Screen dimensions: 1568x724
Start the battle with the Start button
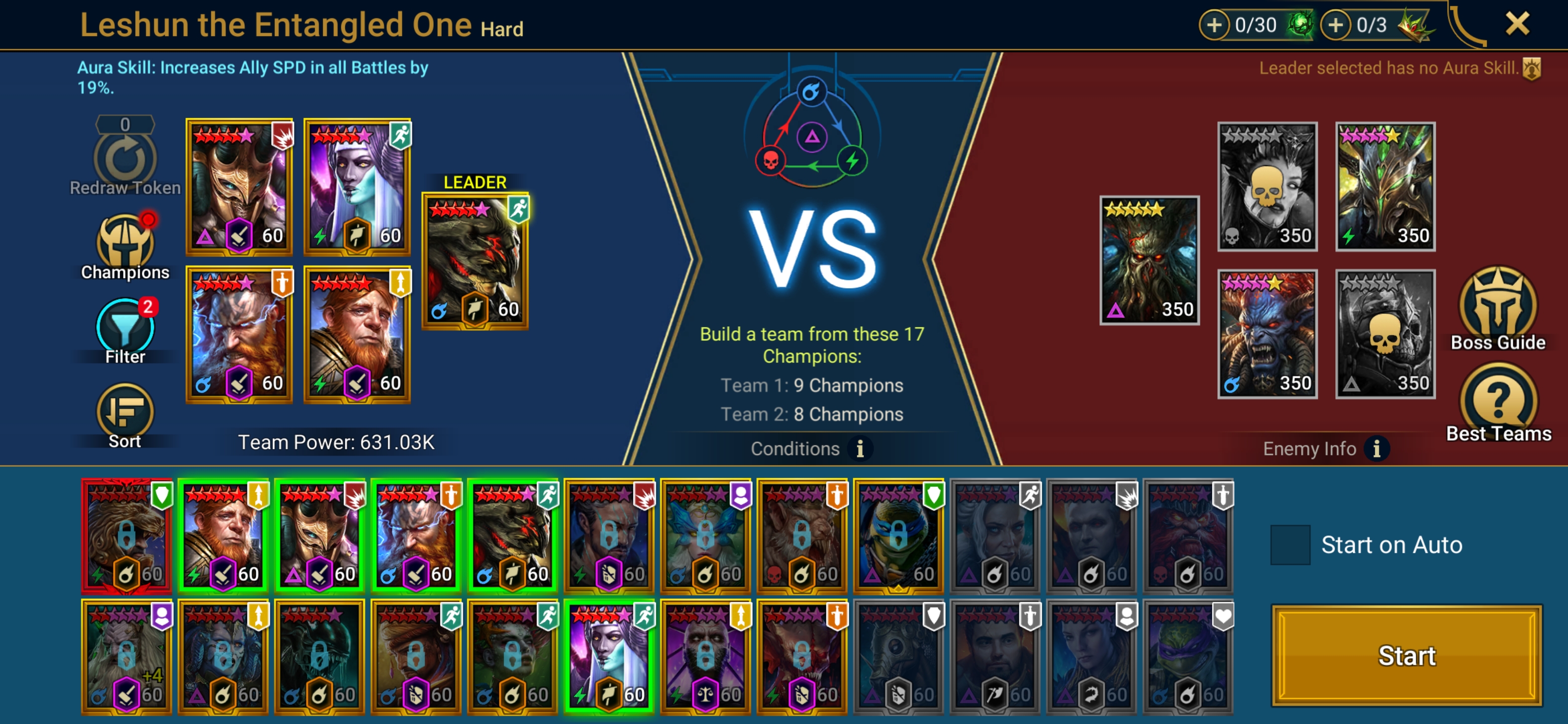click(x=1406, y=656)
